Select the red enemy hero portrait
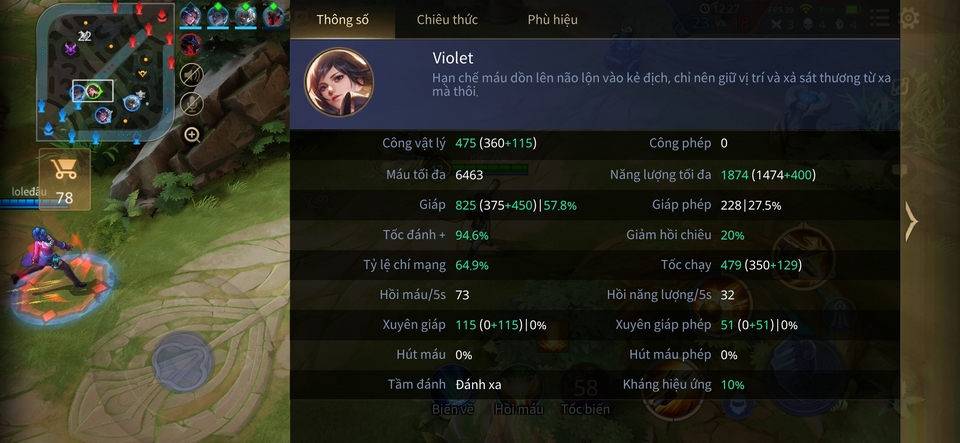 click(x=190, y=45)
